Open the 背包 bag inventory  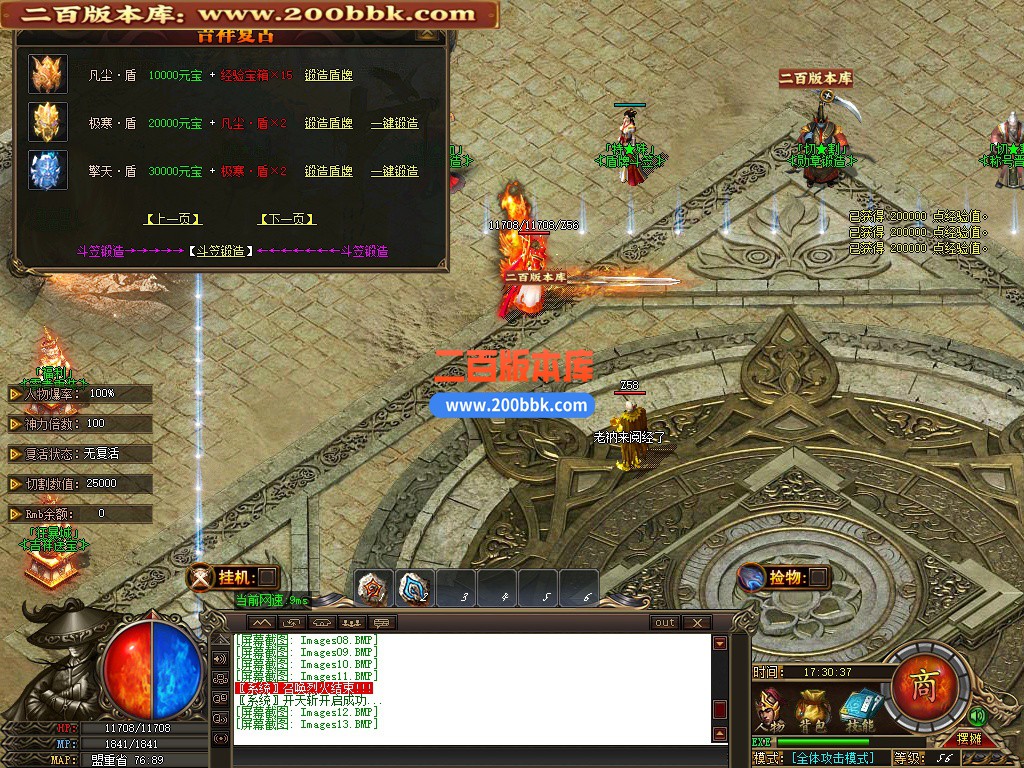tap(810, 706)
